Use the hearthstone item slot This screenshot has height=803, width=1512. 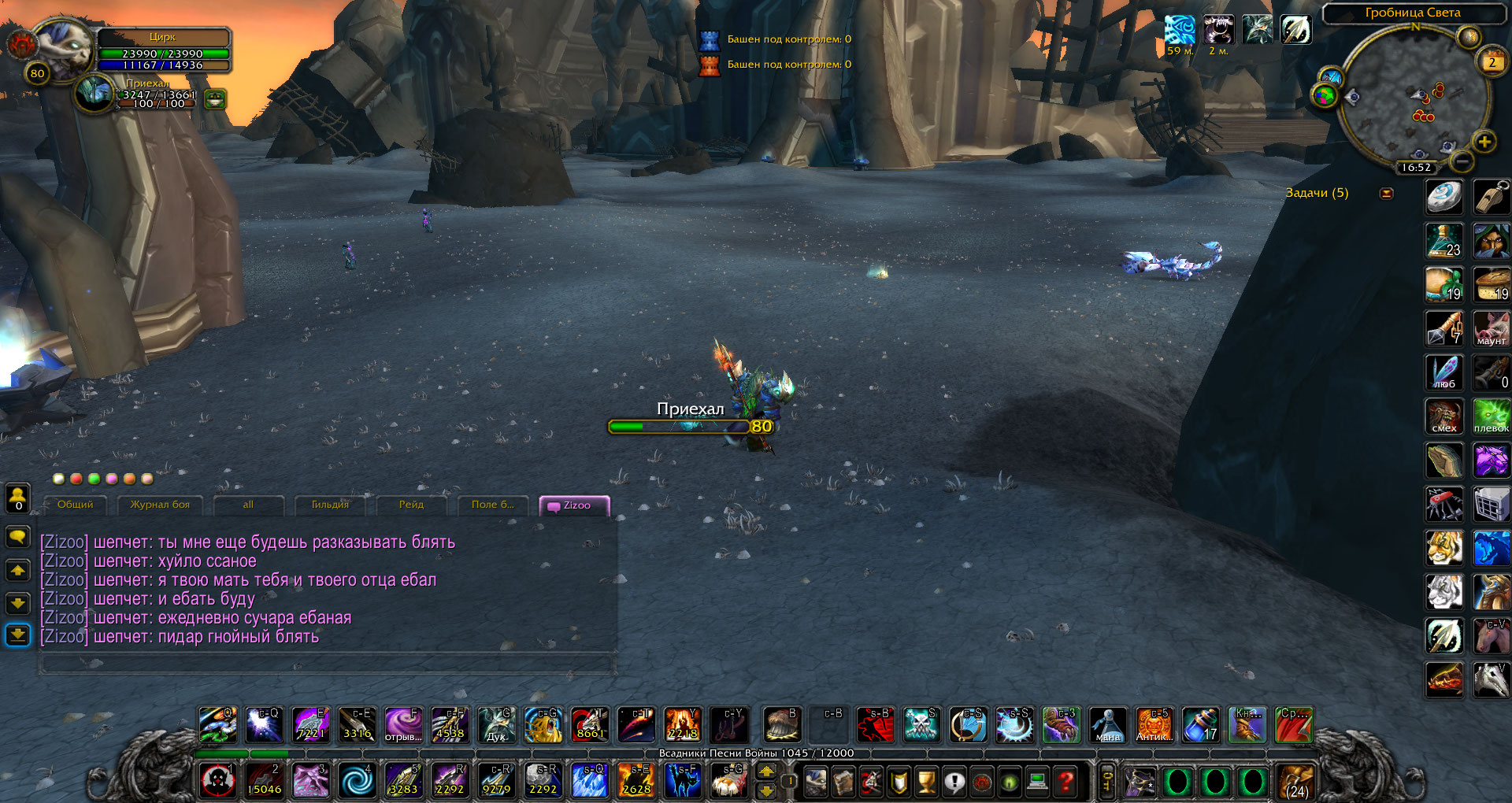coord(1444,198)
